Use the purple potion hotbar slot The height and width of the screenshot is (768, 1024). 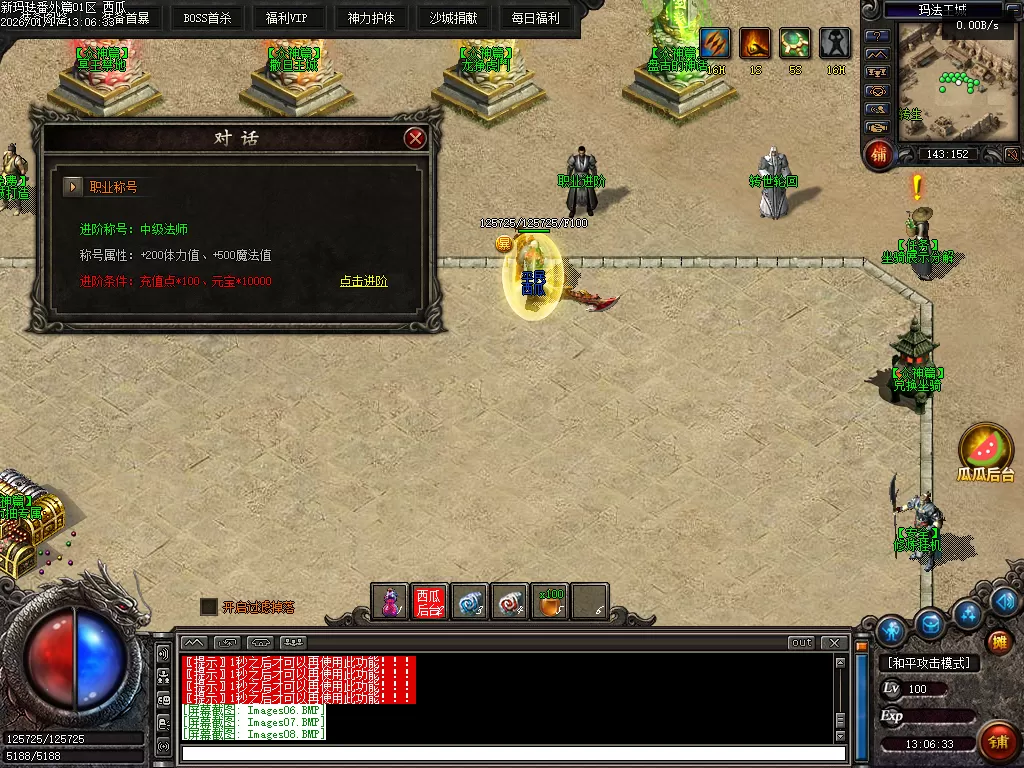point(390,602)
